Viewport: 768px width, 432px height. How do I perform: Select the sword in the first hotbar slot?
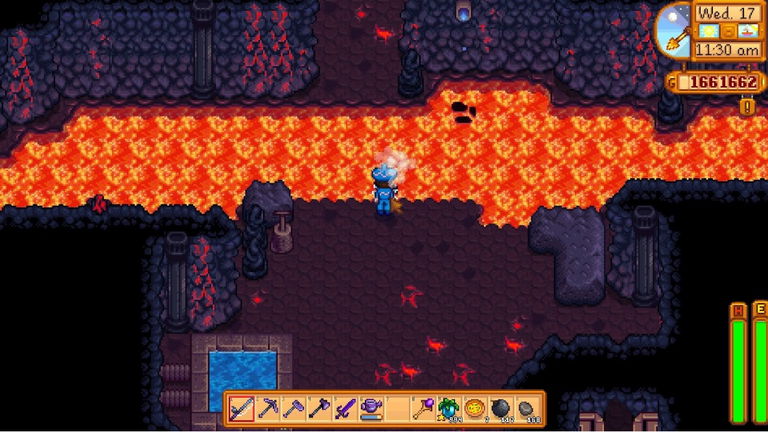pos(241,408)
